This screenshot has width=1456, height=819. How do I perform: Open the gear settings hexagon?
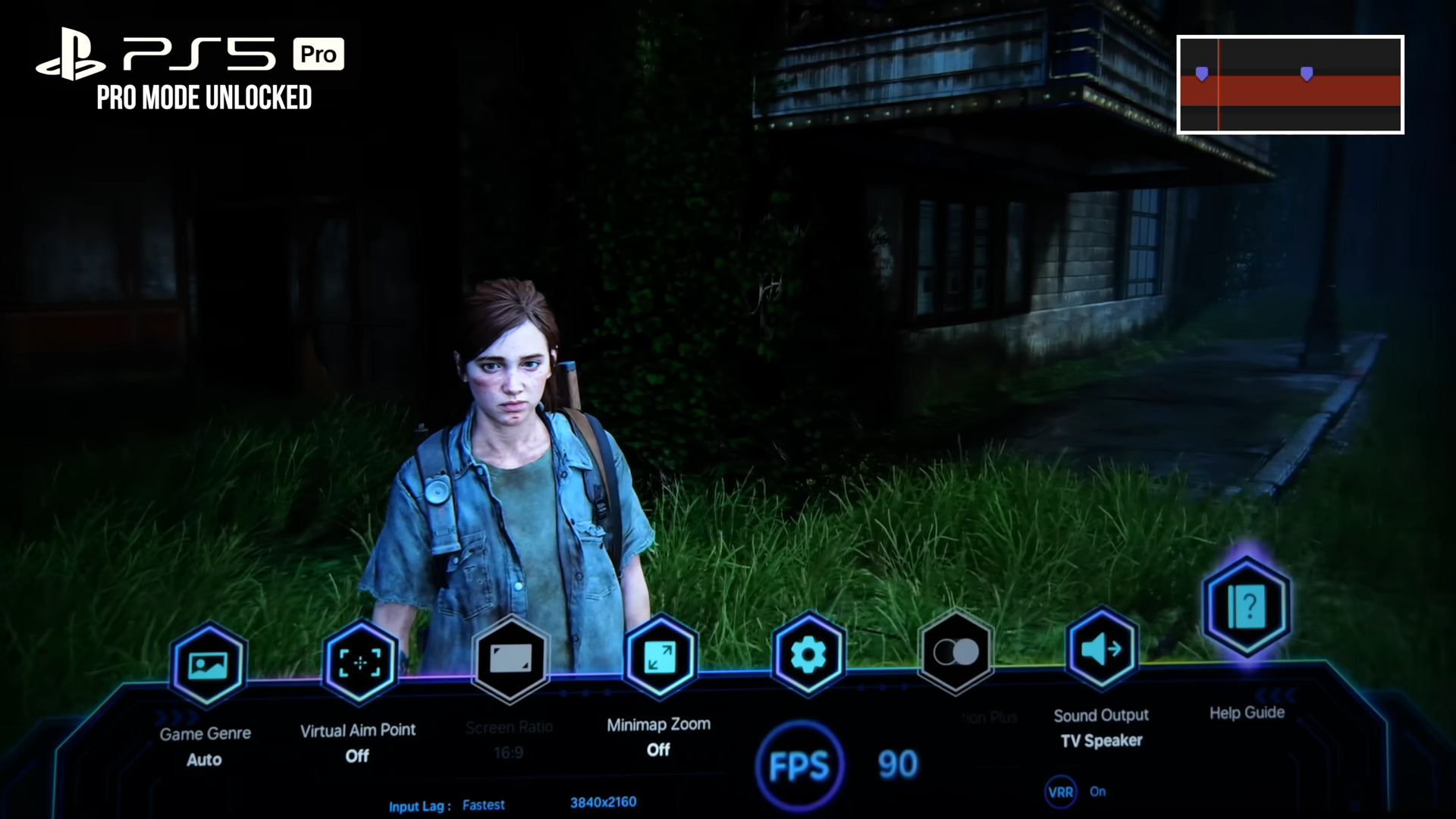click(808, 654)
